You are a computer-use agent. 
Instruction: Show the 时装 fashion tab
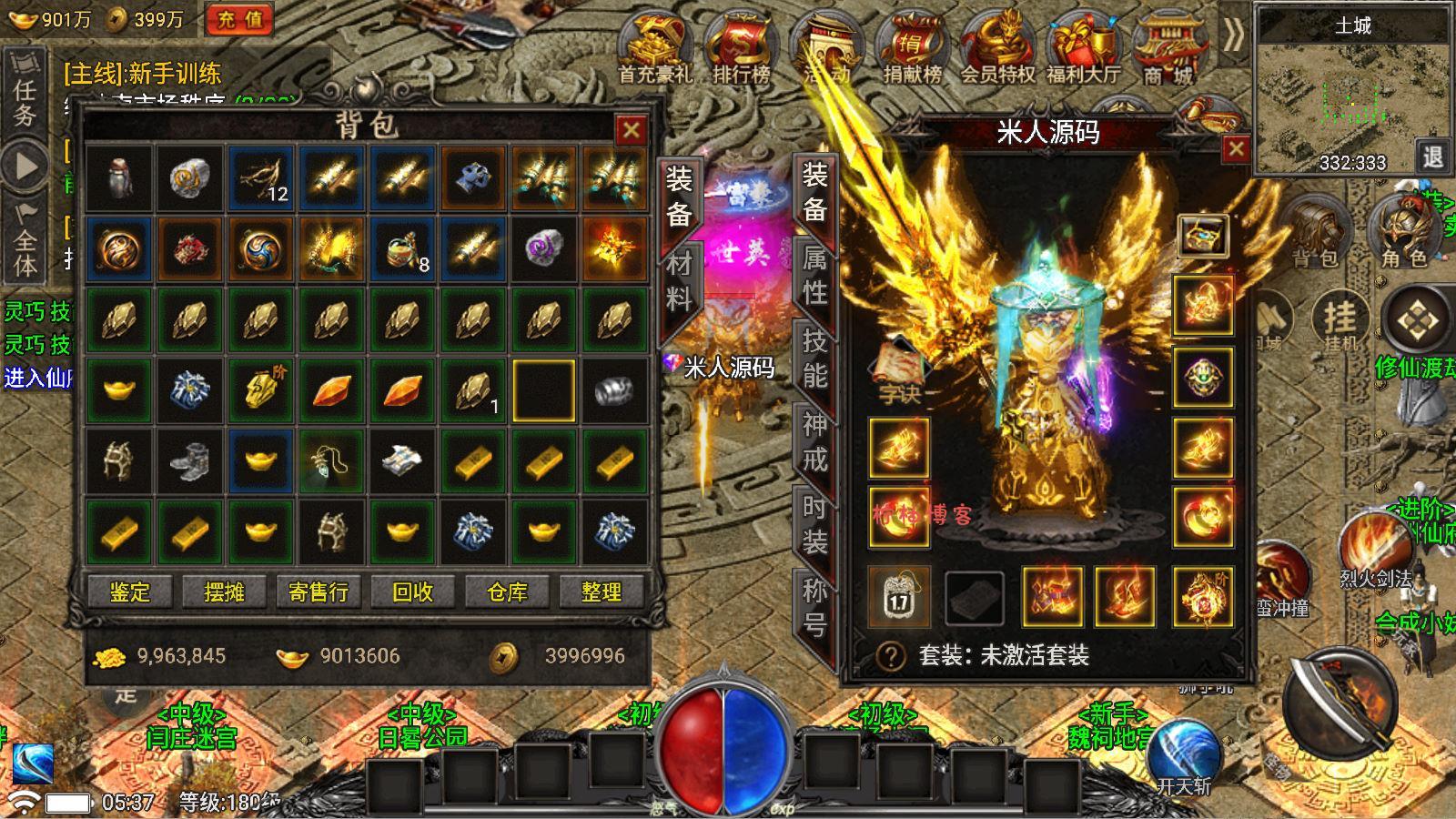(814, 524)
